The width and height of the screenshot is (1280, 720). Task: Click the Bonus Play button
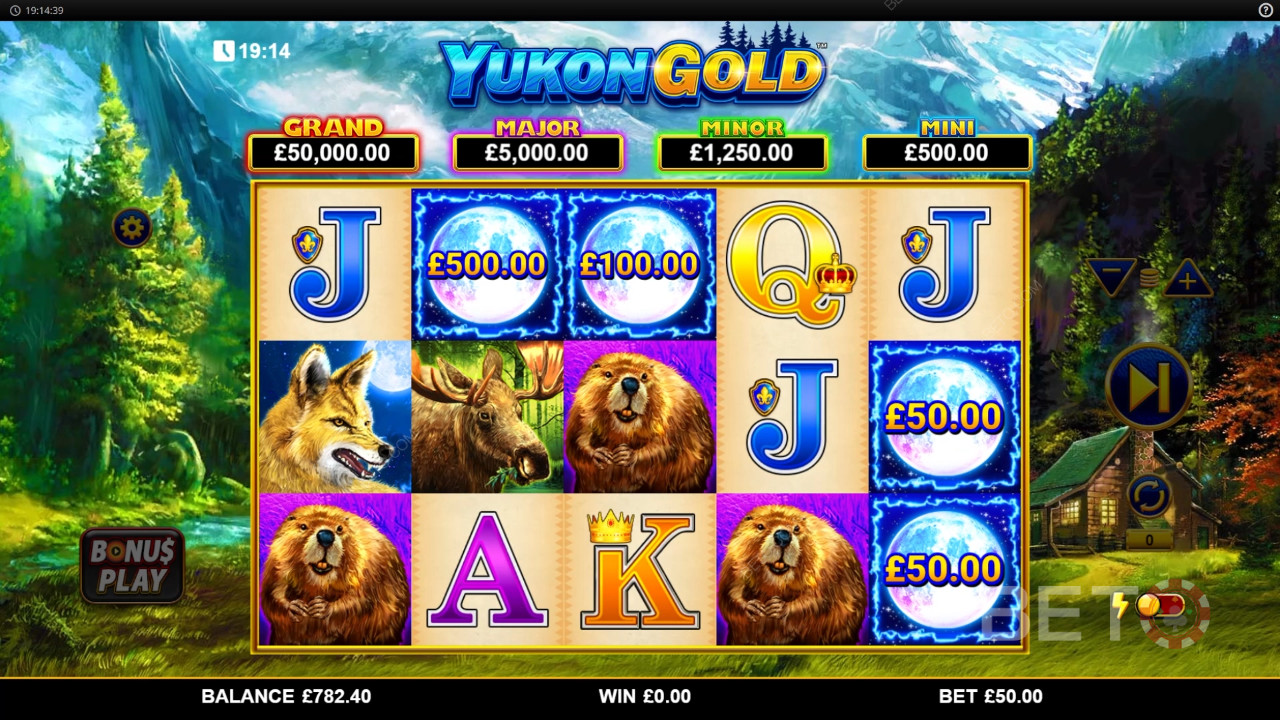click(132, 566)
